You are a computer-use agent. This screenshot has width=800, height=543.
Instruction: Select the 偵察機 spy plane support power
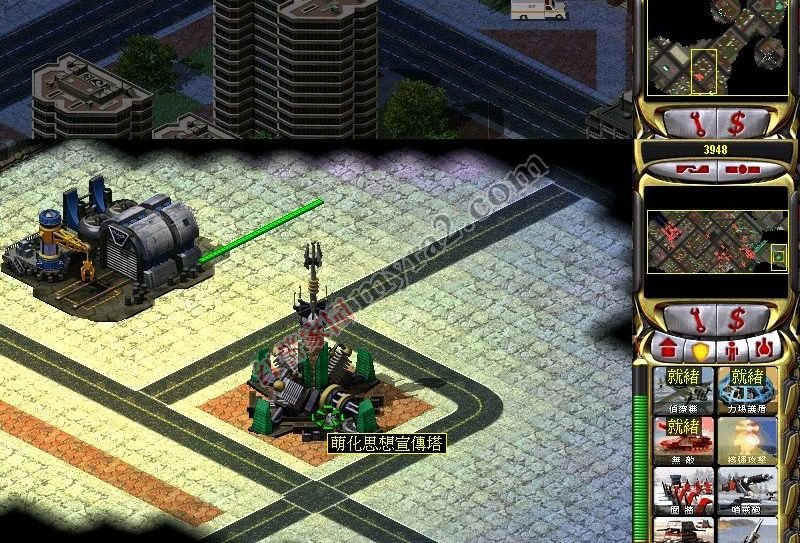pyautogui.click(x=684, y=391)
